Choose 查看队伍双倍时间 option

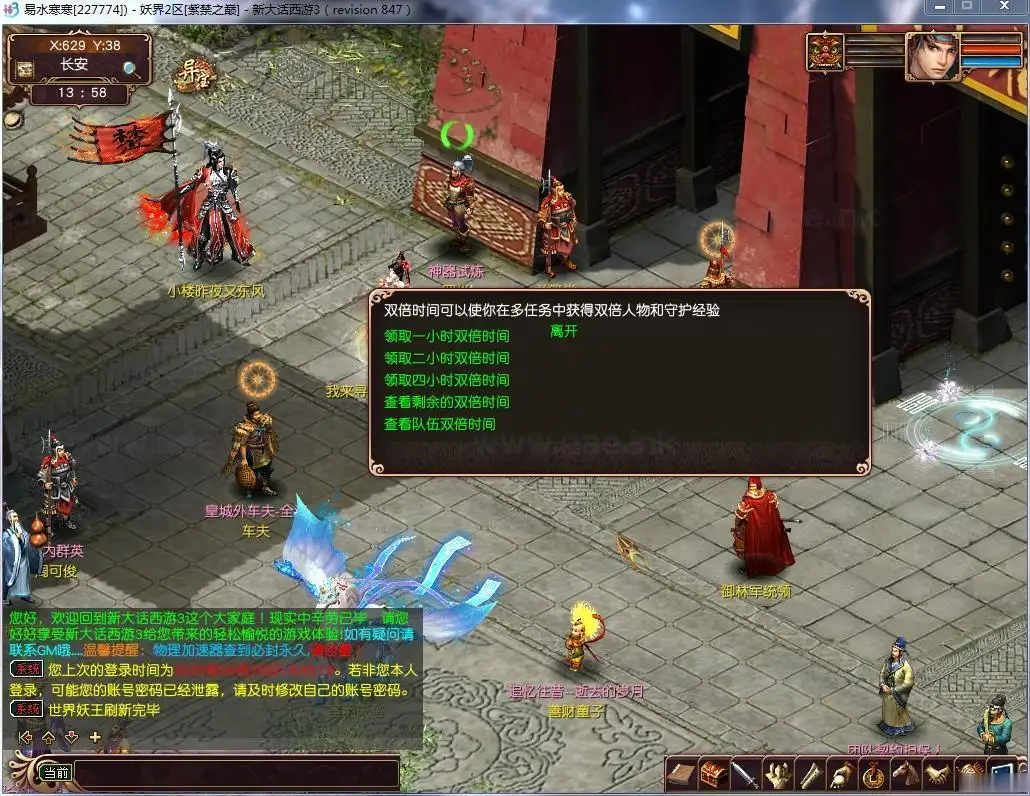tap(439, 424)
